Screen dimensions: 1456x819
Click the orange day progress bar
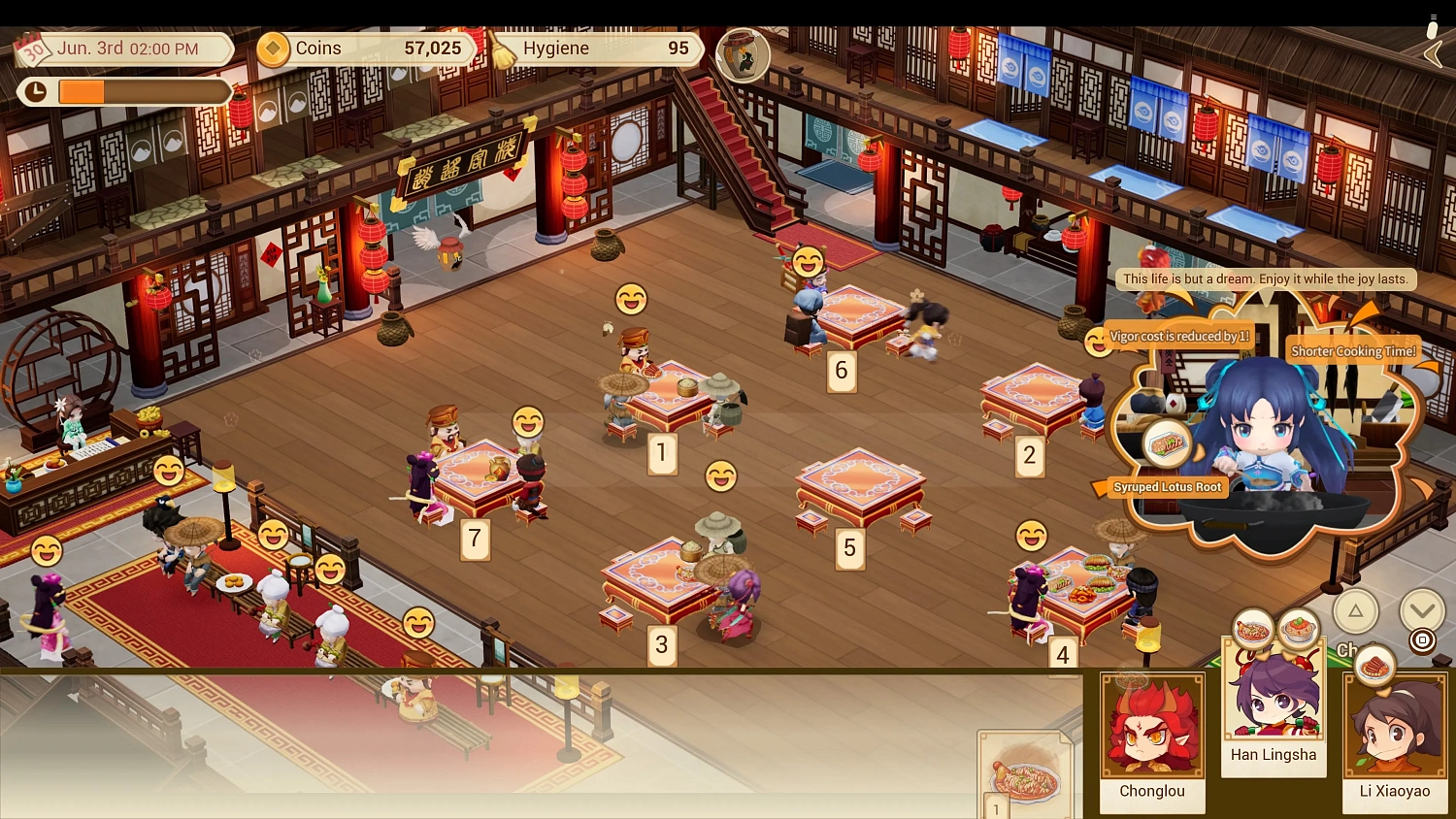coord(83,91)
